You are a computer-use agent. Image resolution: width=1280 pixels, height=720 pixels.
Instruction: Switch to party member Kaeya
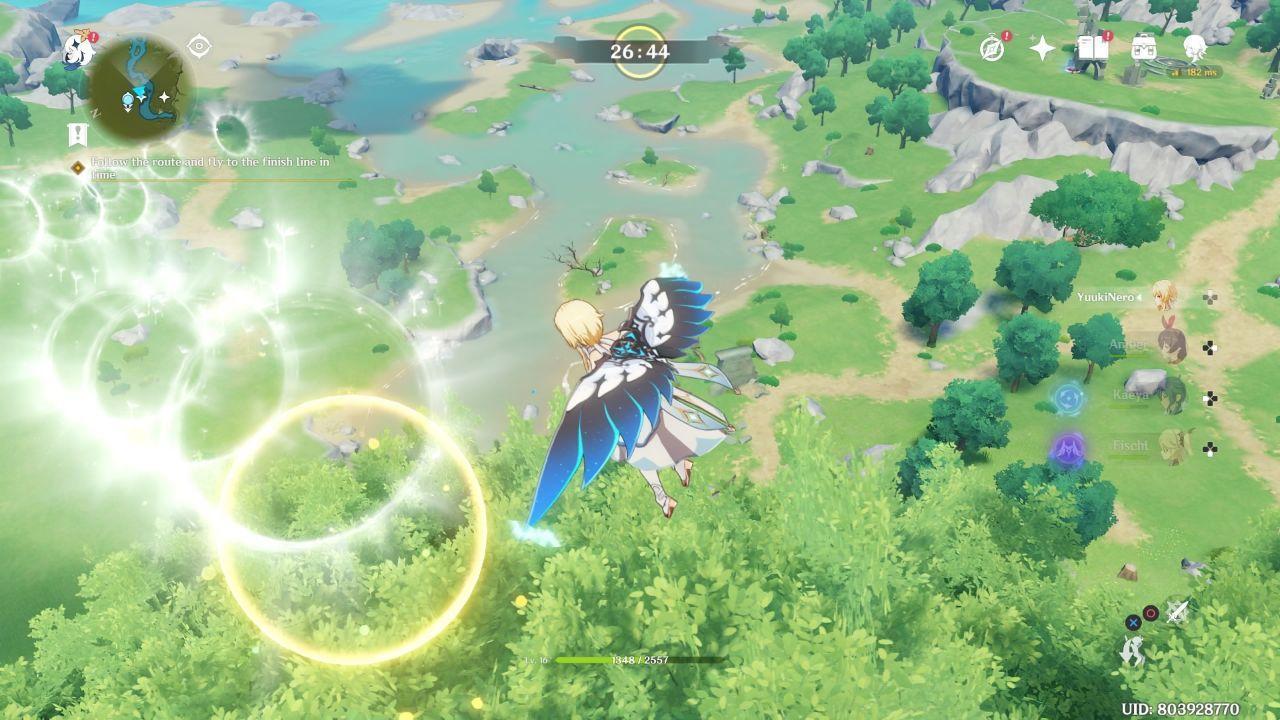point(1170,396)
